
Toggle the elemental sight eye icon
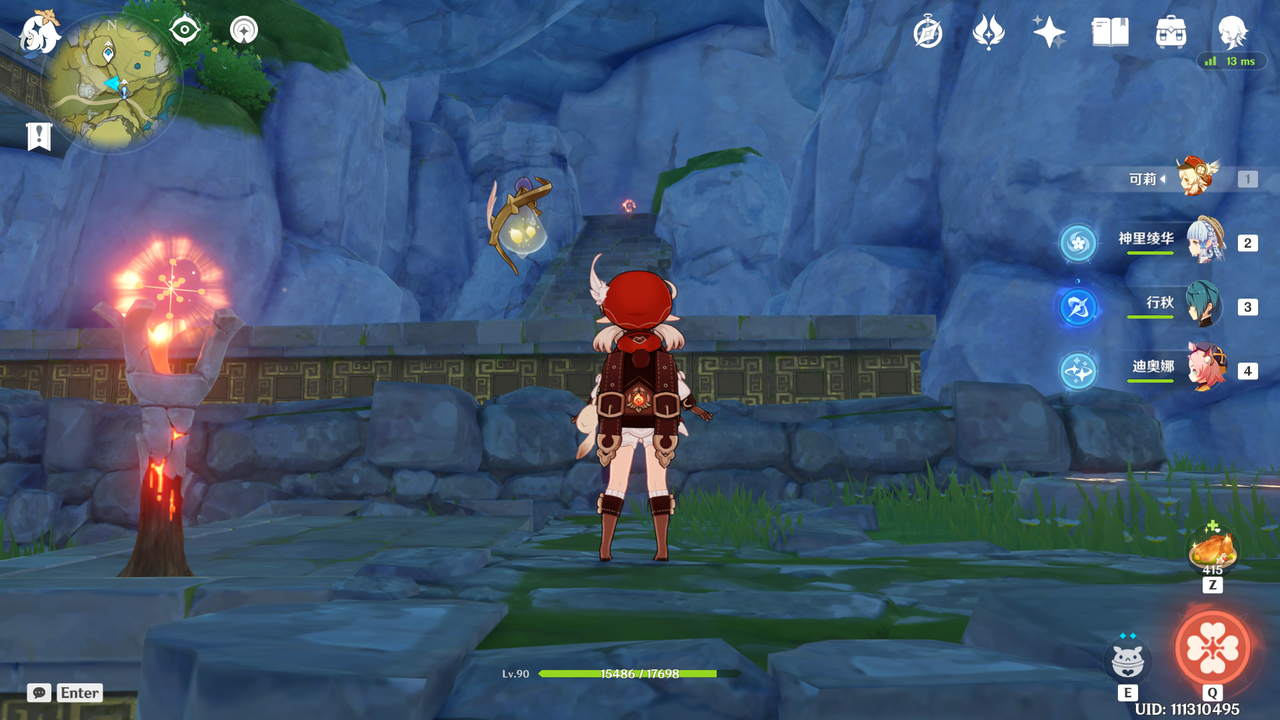[185, 30]
